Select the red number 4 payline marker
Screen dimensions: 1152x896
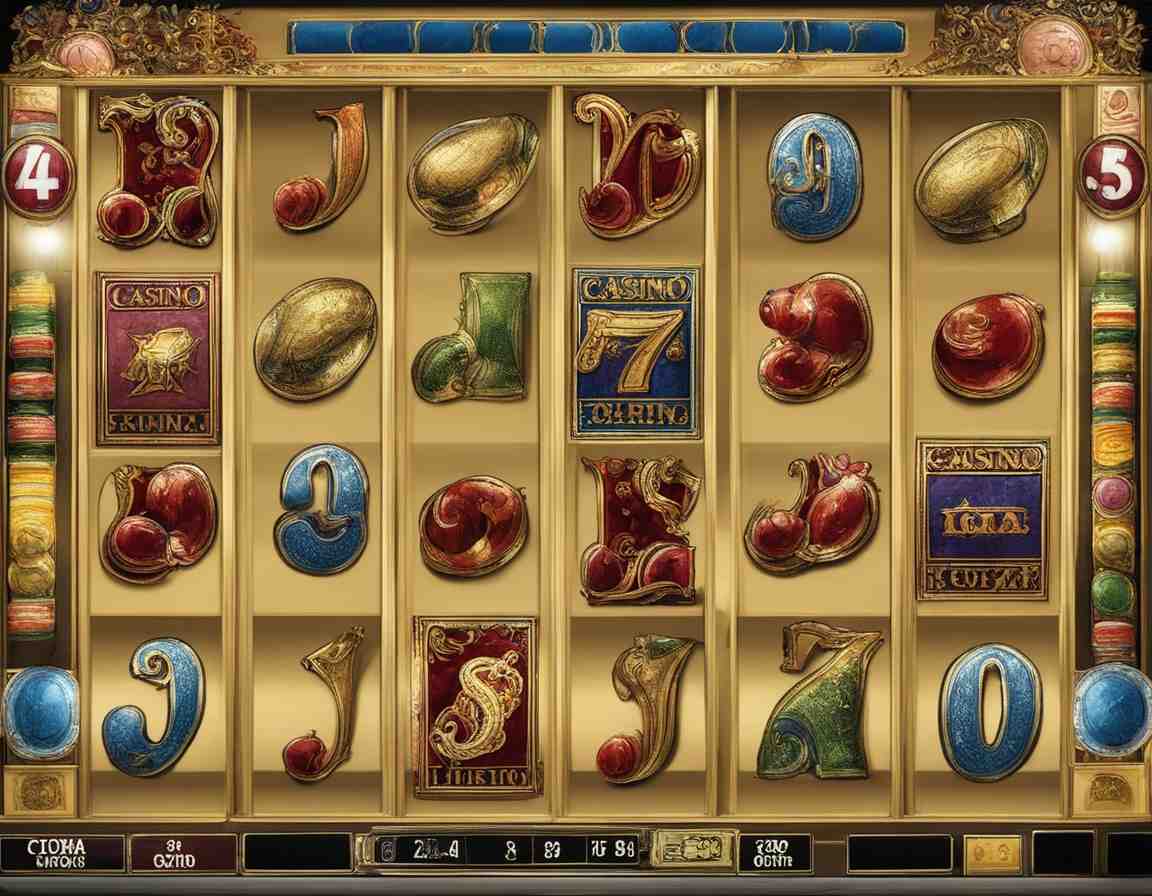(37, 176)
